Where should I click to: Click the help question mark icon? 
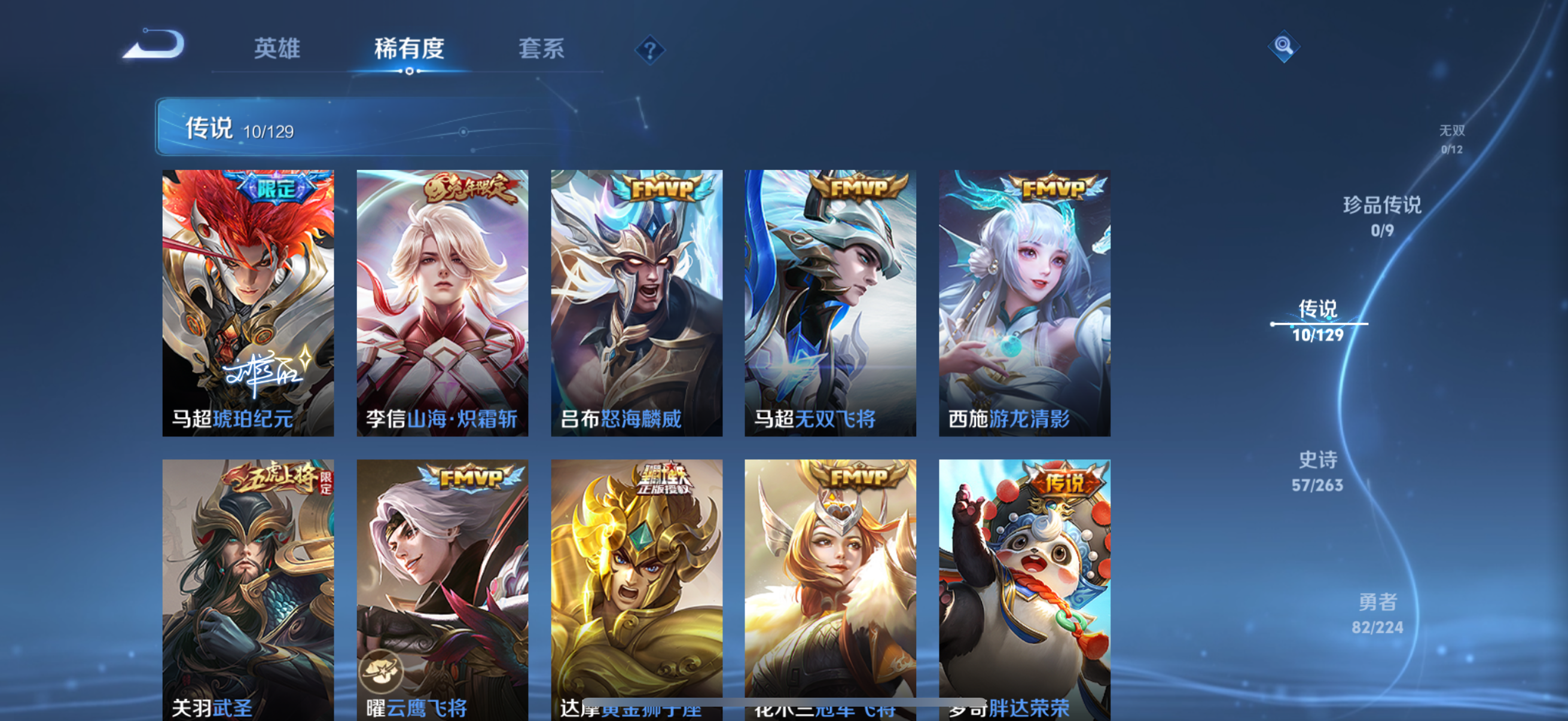click(651, 50)
